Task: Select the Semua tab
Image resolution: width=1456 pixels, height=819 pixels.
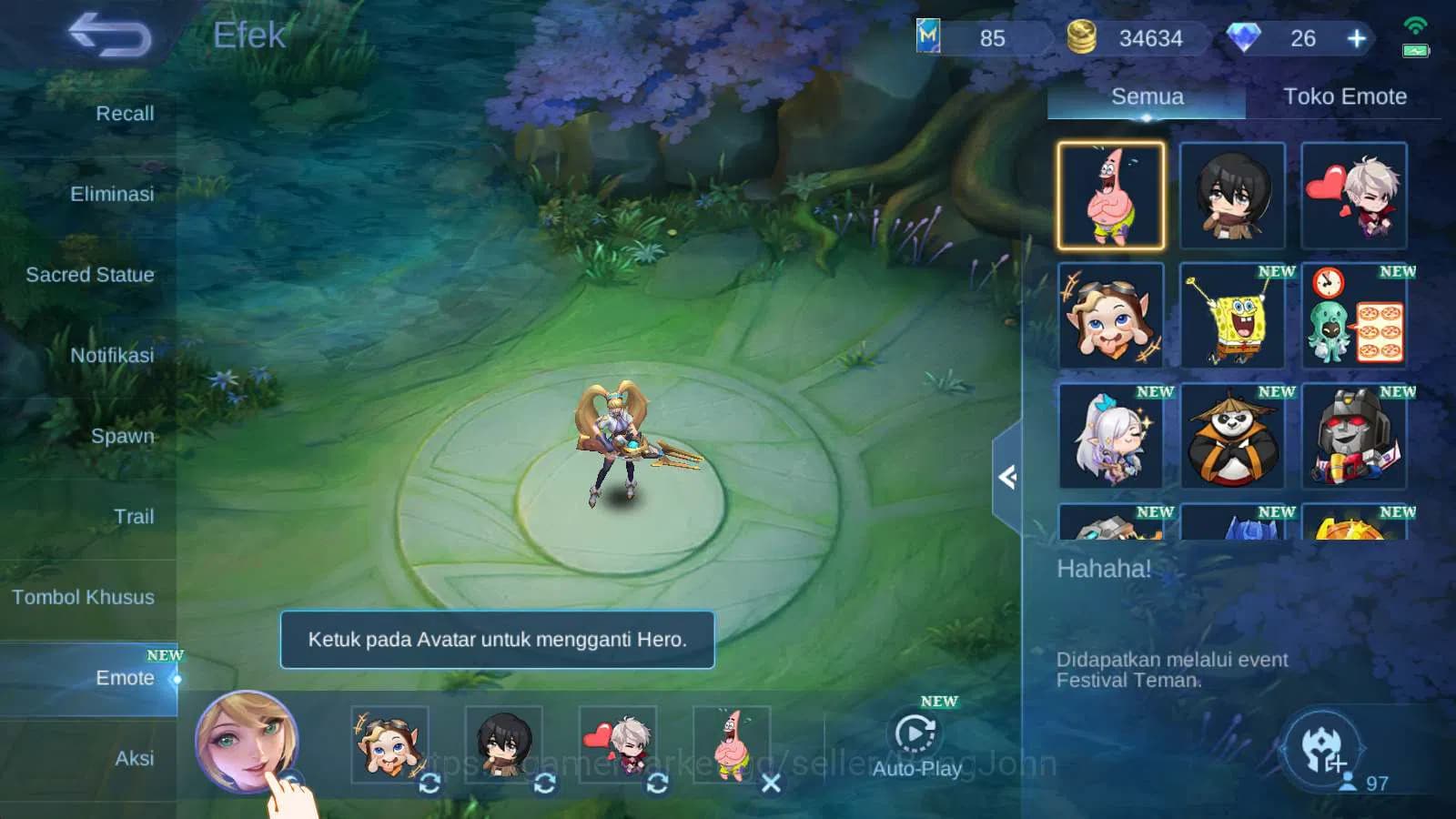Action: point(1148,96)
